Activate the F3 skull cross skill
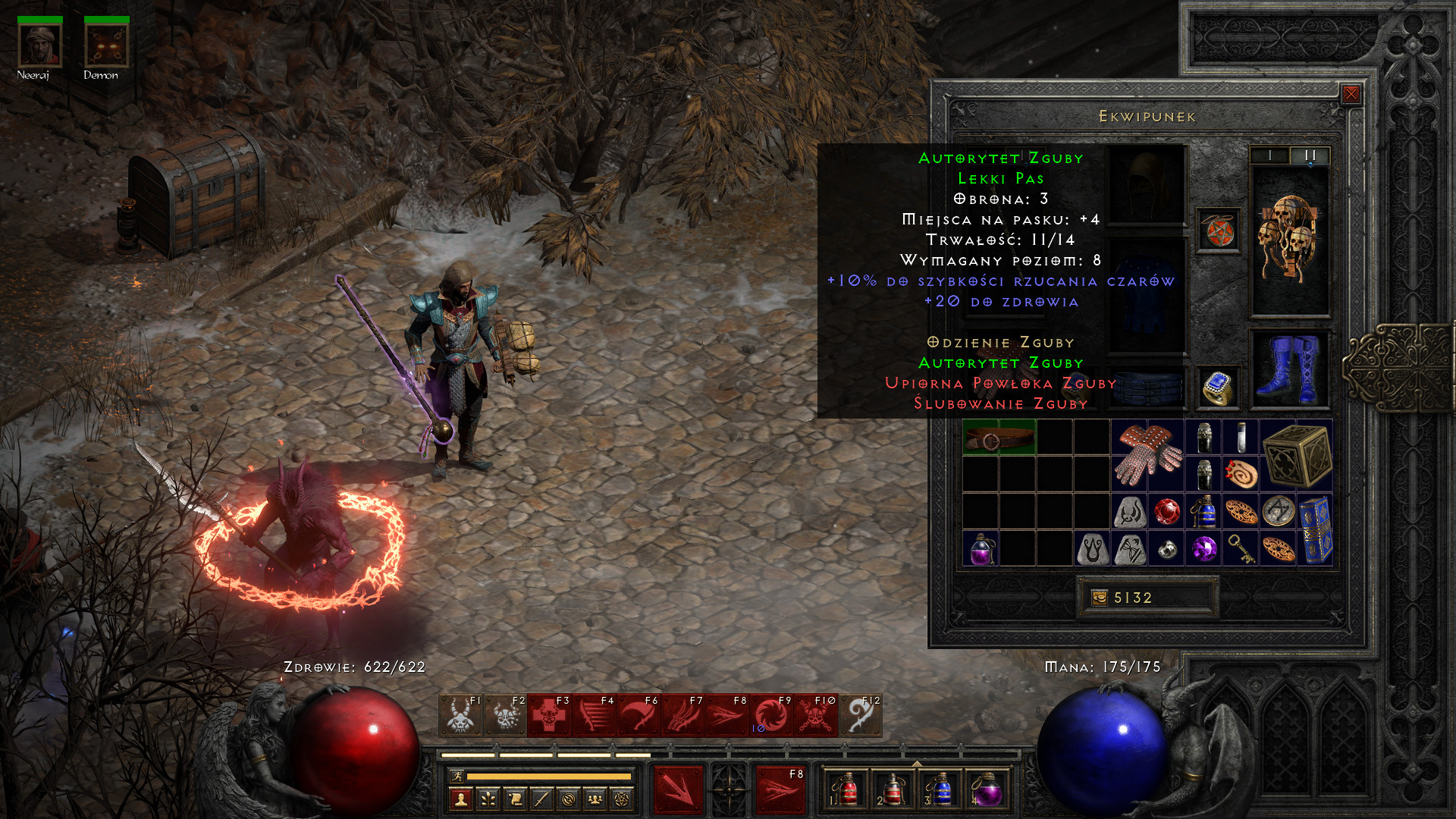 coord(549,715)
